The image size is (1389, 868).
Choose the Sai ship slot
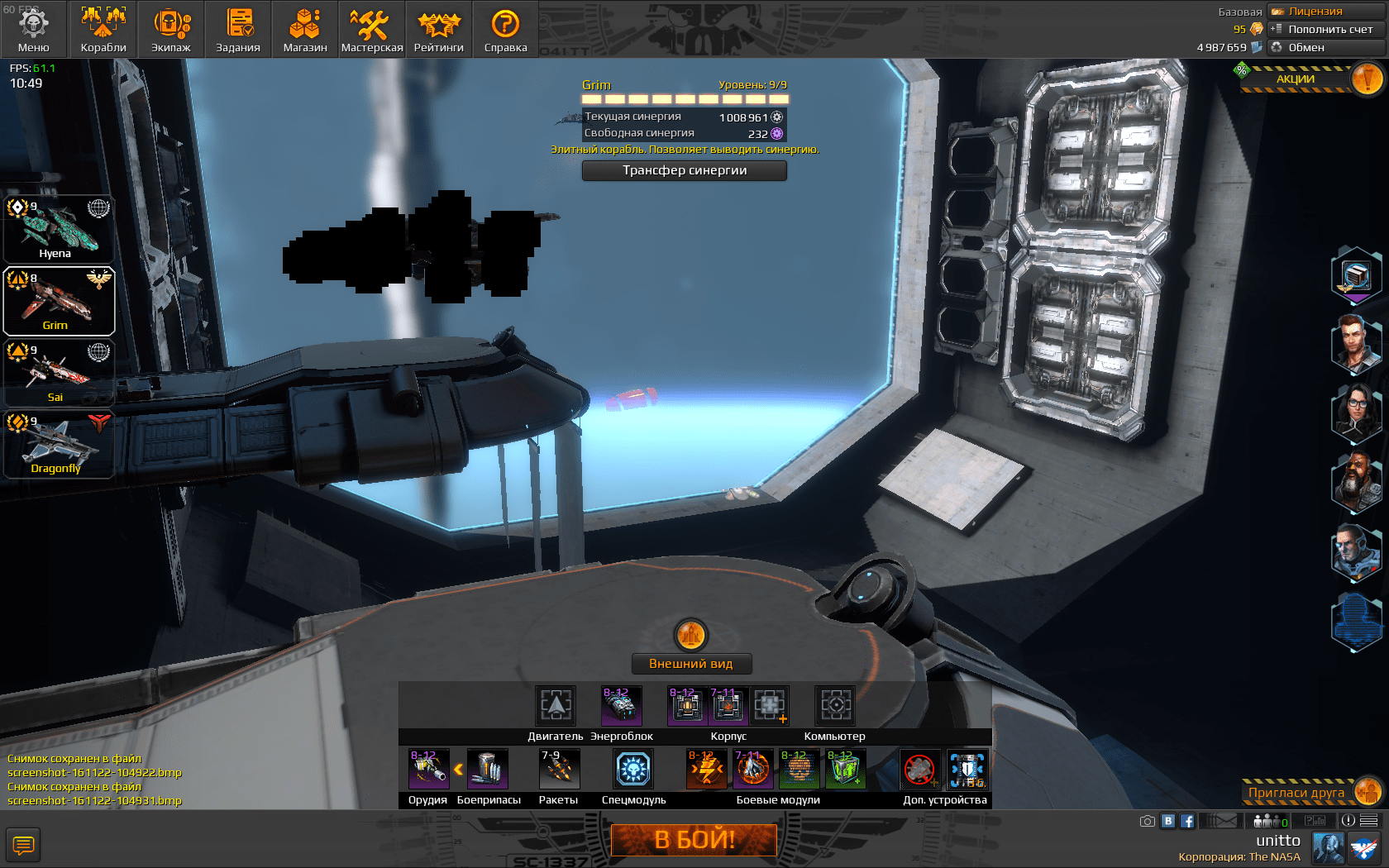coord(58,374)
